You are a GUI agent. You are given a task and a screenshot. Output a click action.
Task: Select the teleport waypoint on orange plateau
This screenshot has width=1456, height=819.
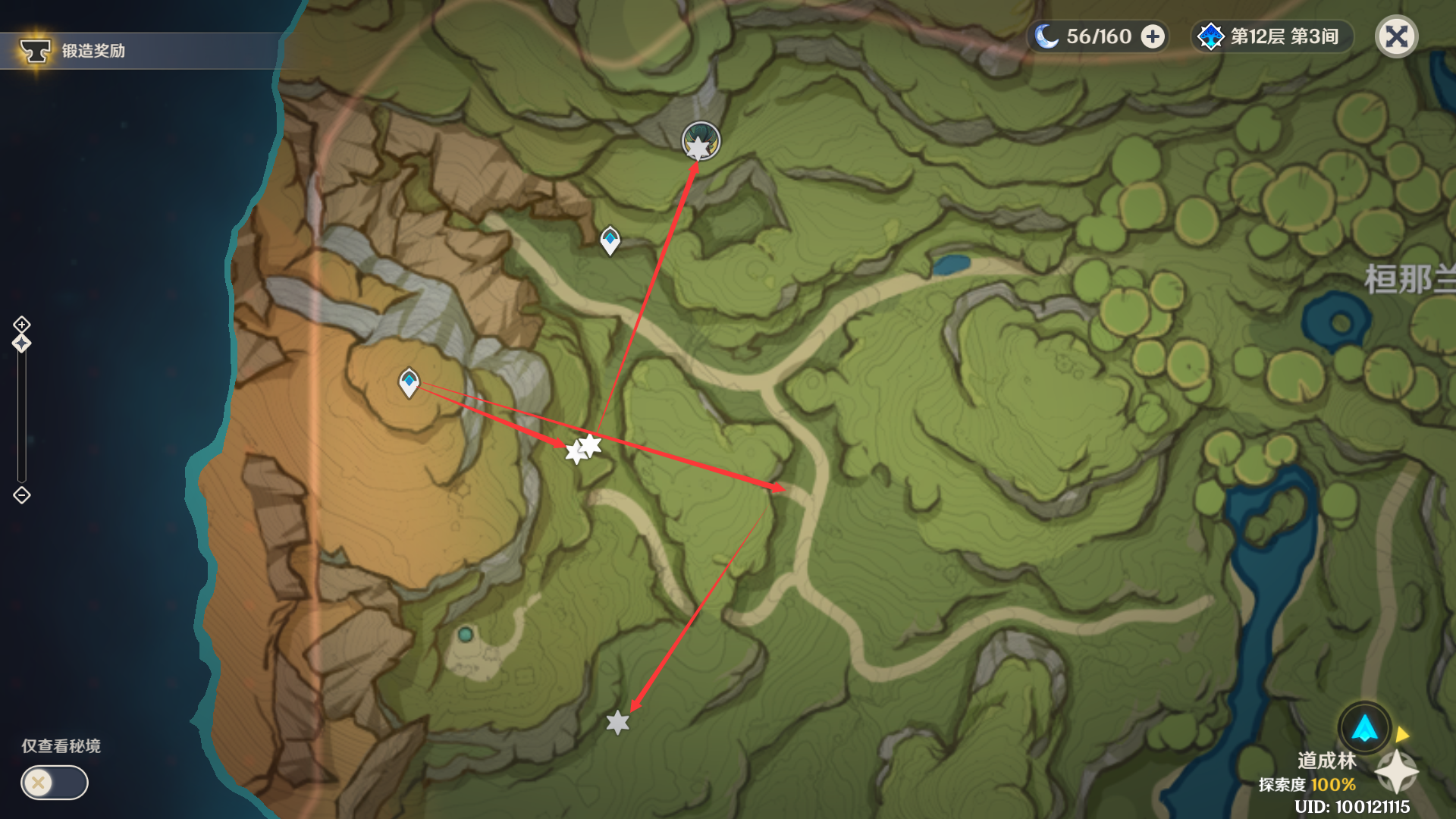409,382
